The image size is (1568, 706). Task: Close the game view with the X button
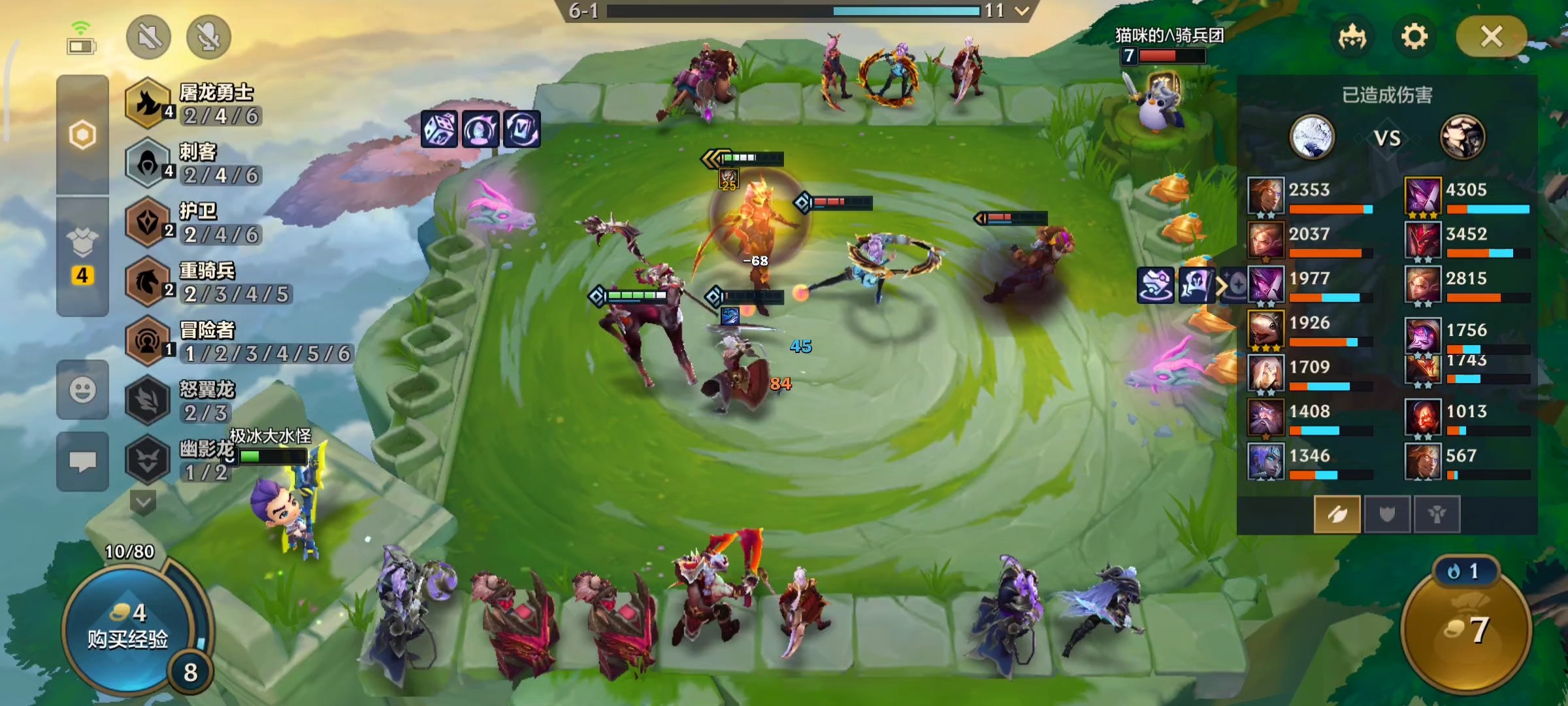point(1491,37)
